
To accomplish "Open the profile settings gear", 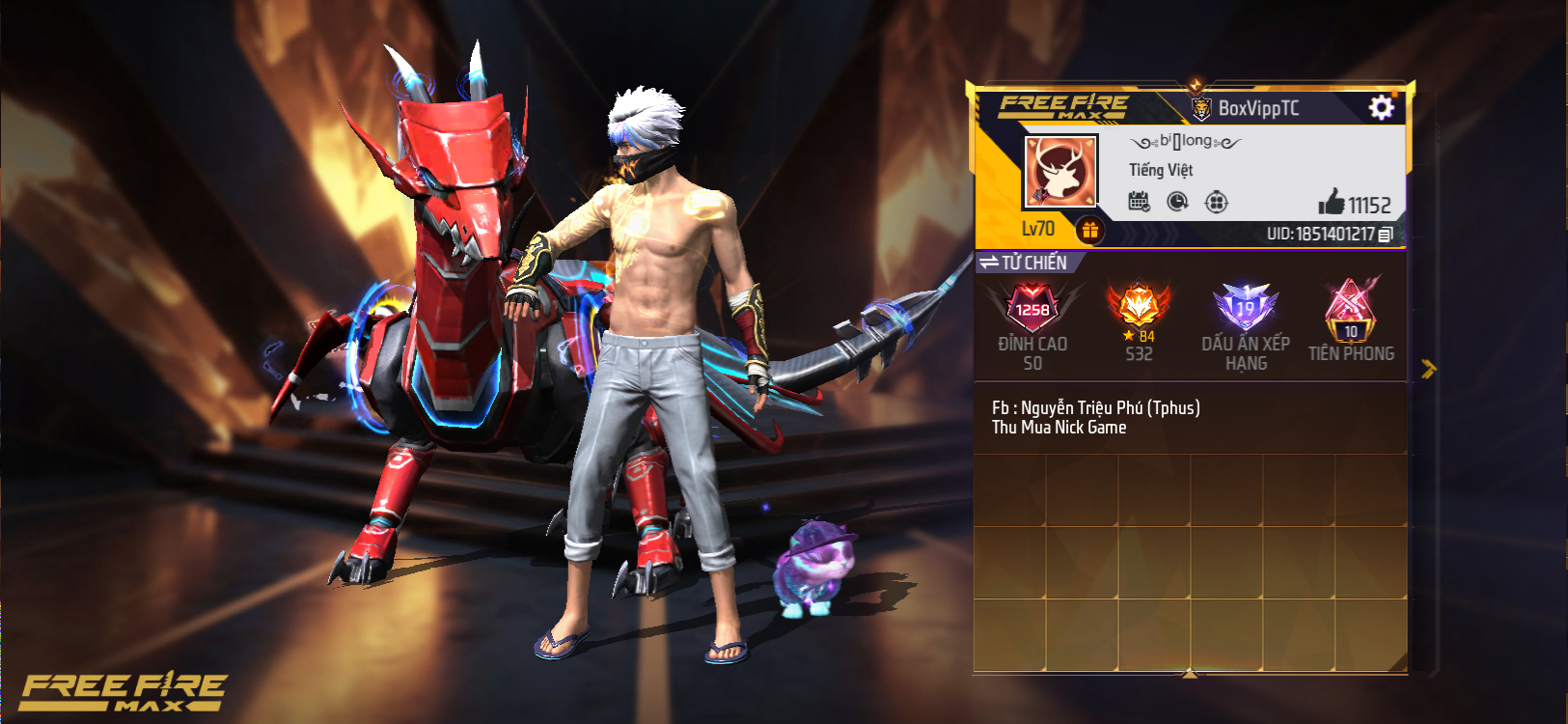I will pyautogui.click(x=1381, y=107).
